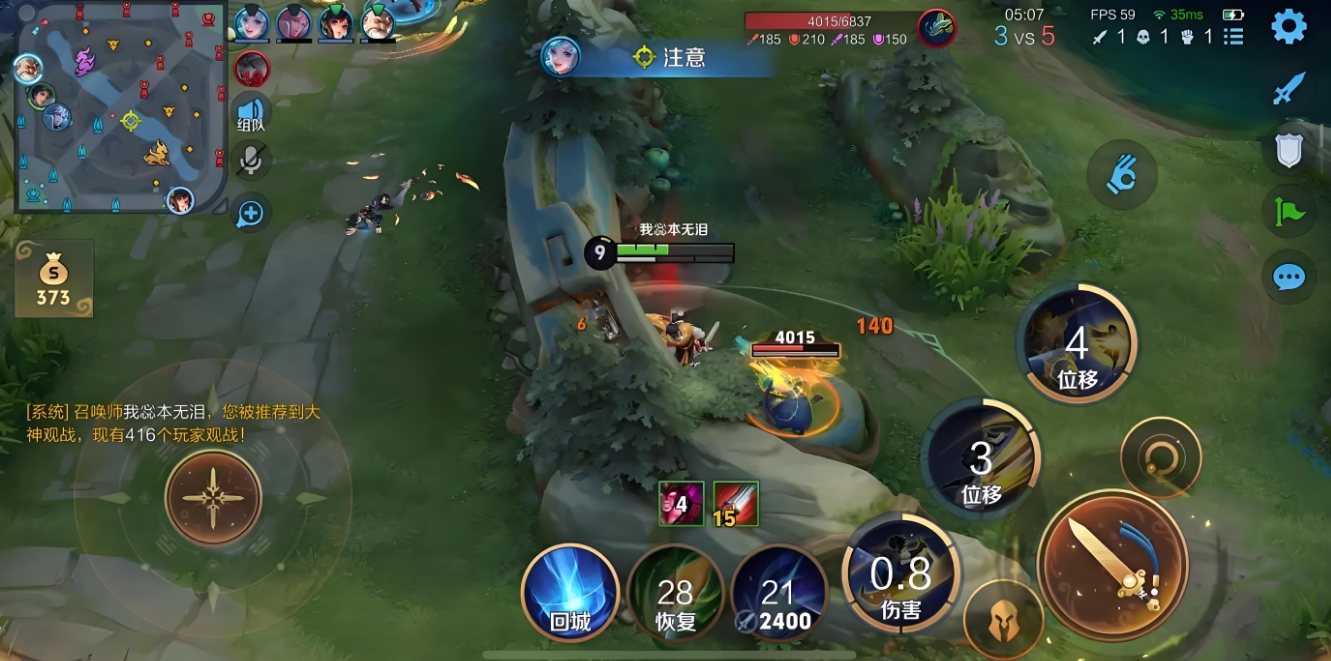Use the 恢复 heal spell
Screen dimensions: 1331x661
[x=675, y=594]
